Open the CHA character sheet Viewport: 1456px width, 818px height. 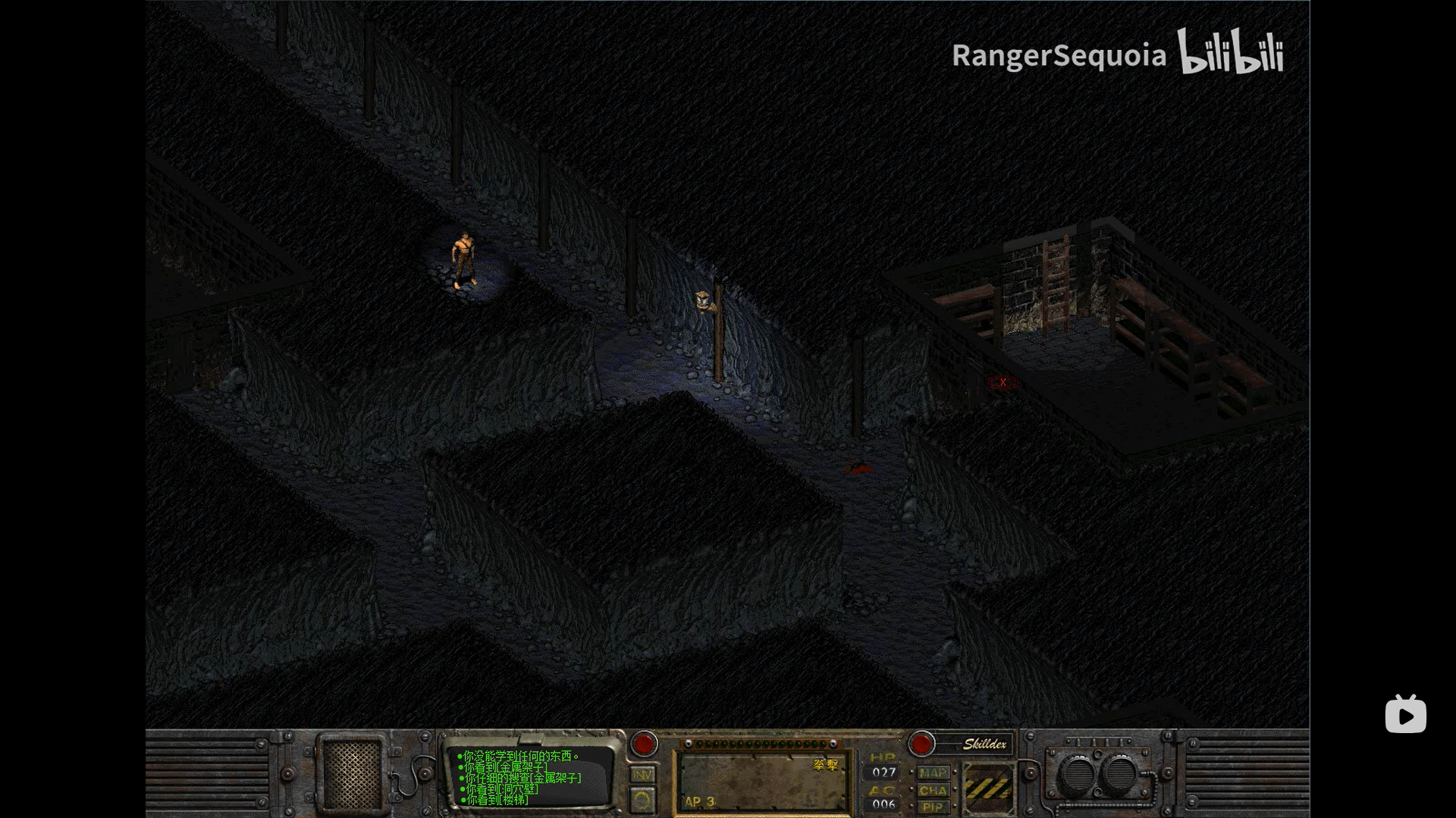pos(933,791)
